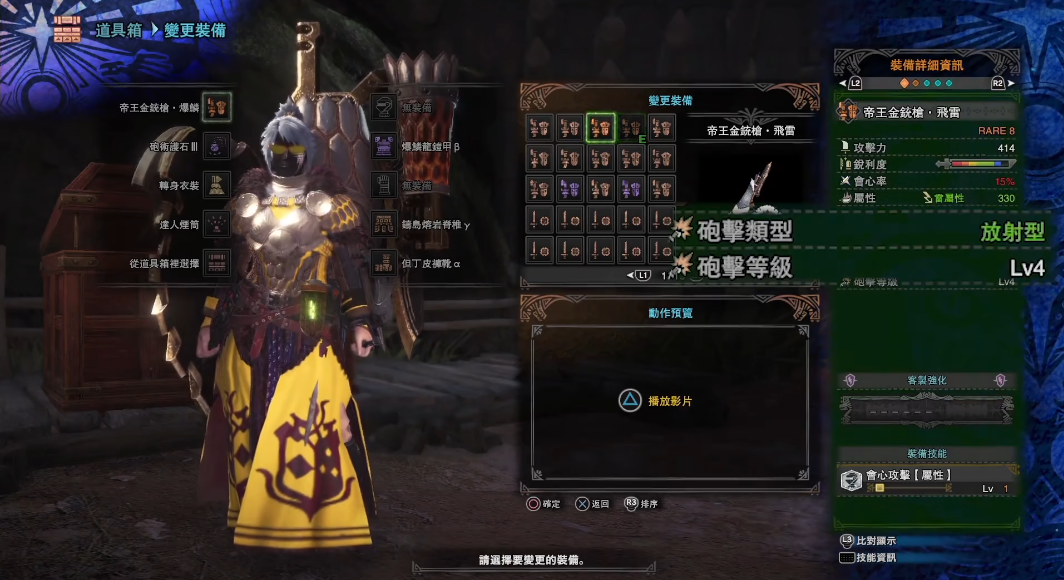Click the 返回 back option
1064x580 pixels.
(x=592, y=504)
